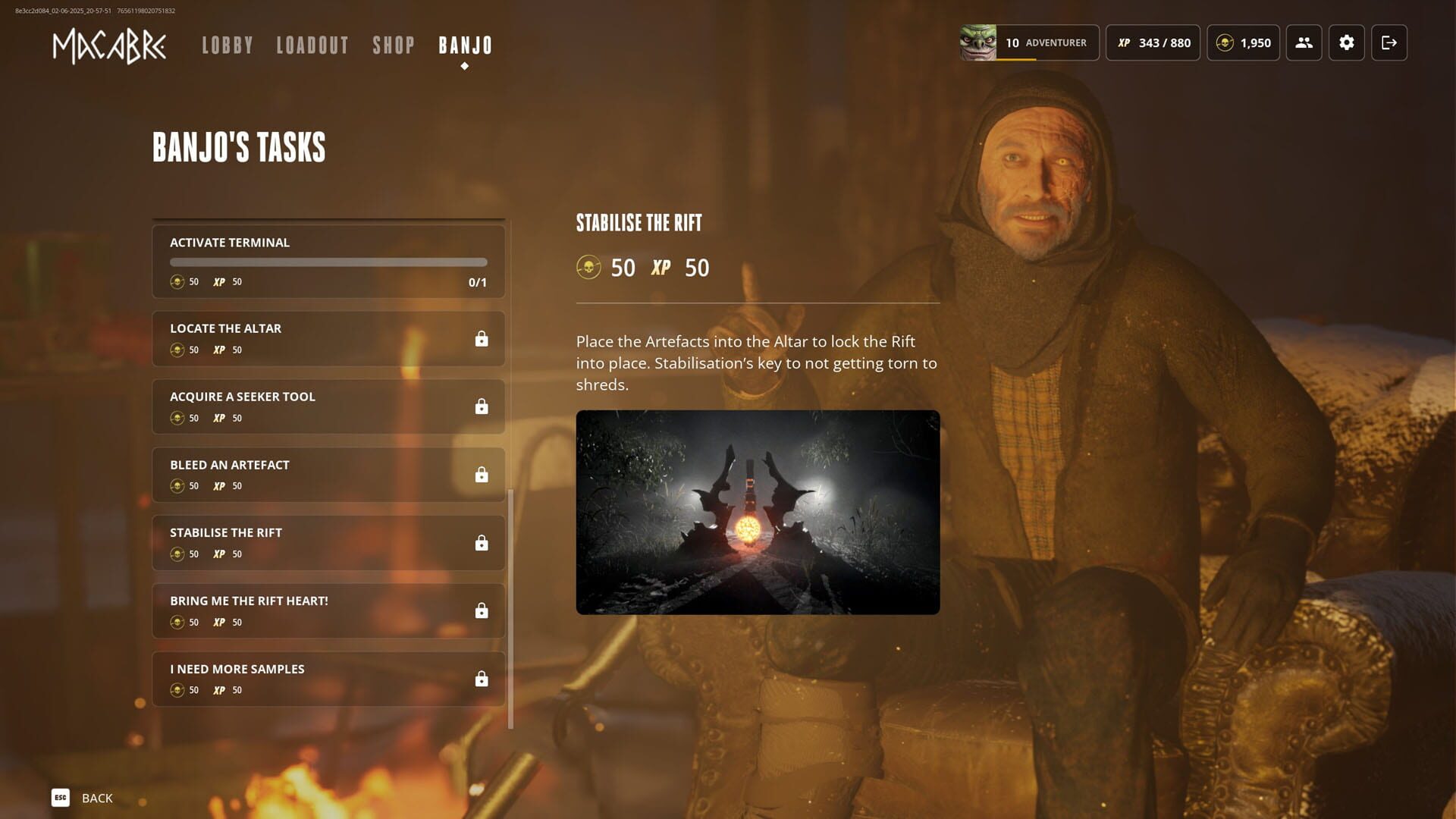Viewport: 1456px width, 819px height.
Task: Click the lock icon on Bleed an Artefact
Action: pyautogui.click(x=482, y=474)
